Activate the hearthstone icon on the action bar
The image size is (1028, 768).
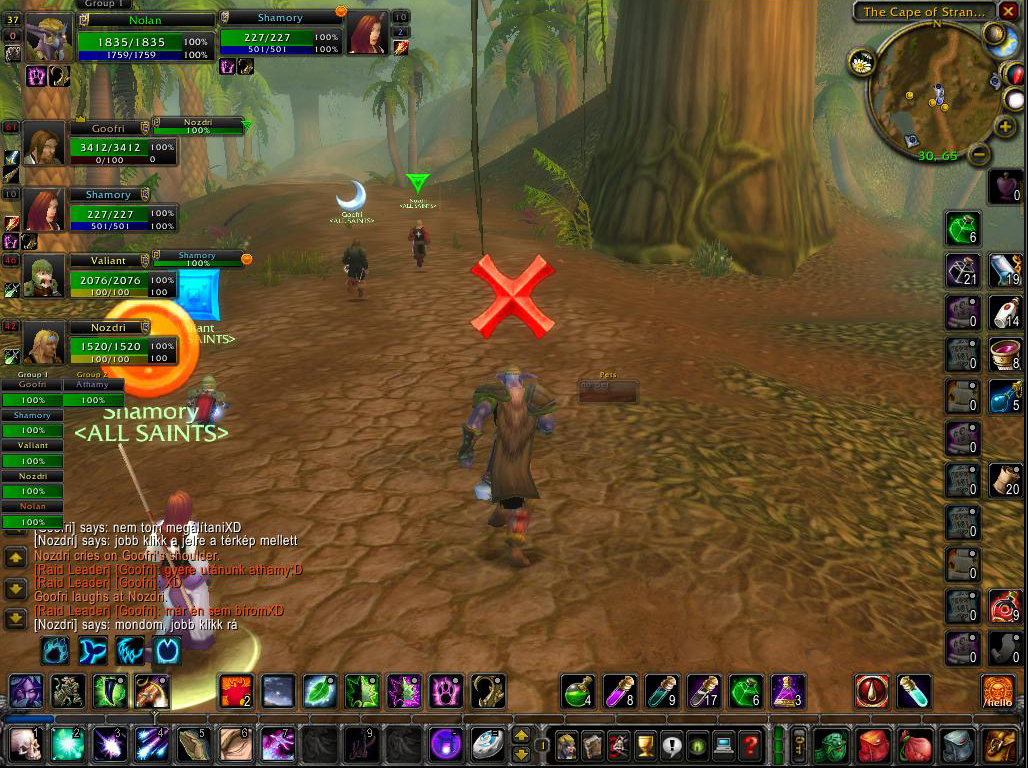(489, 745)
